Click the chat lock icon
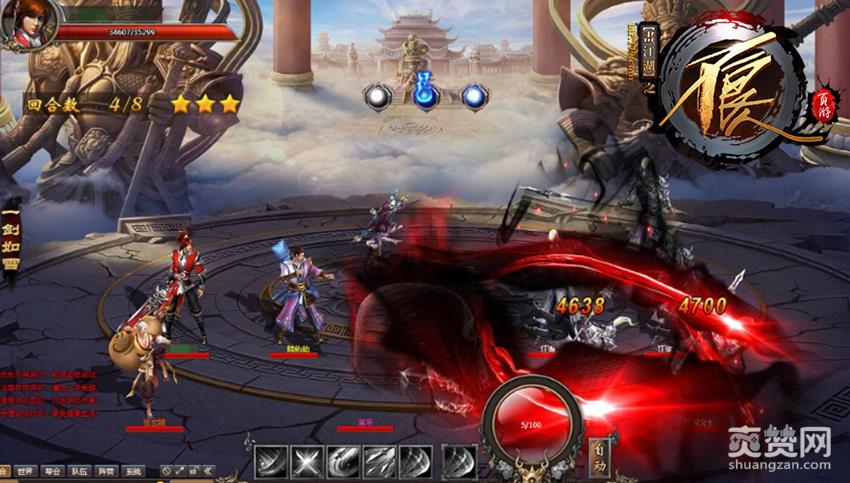 click(x=196, y=471)
